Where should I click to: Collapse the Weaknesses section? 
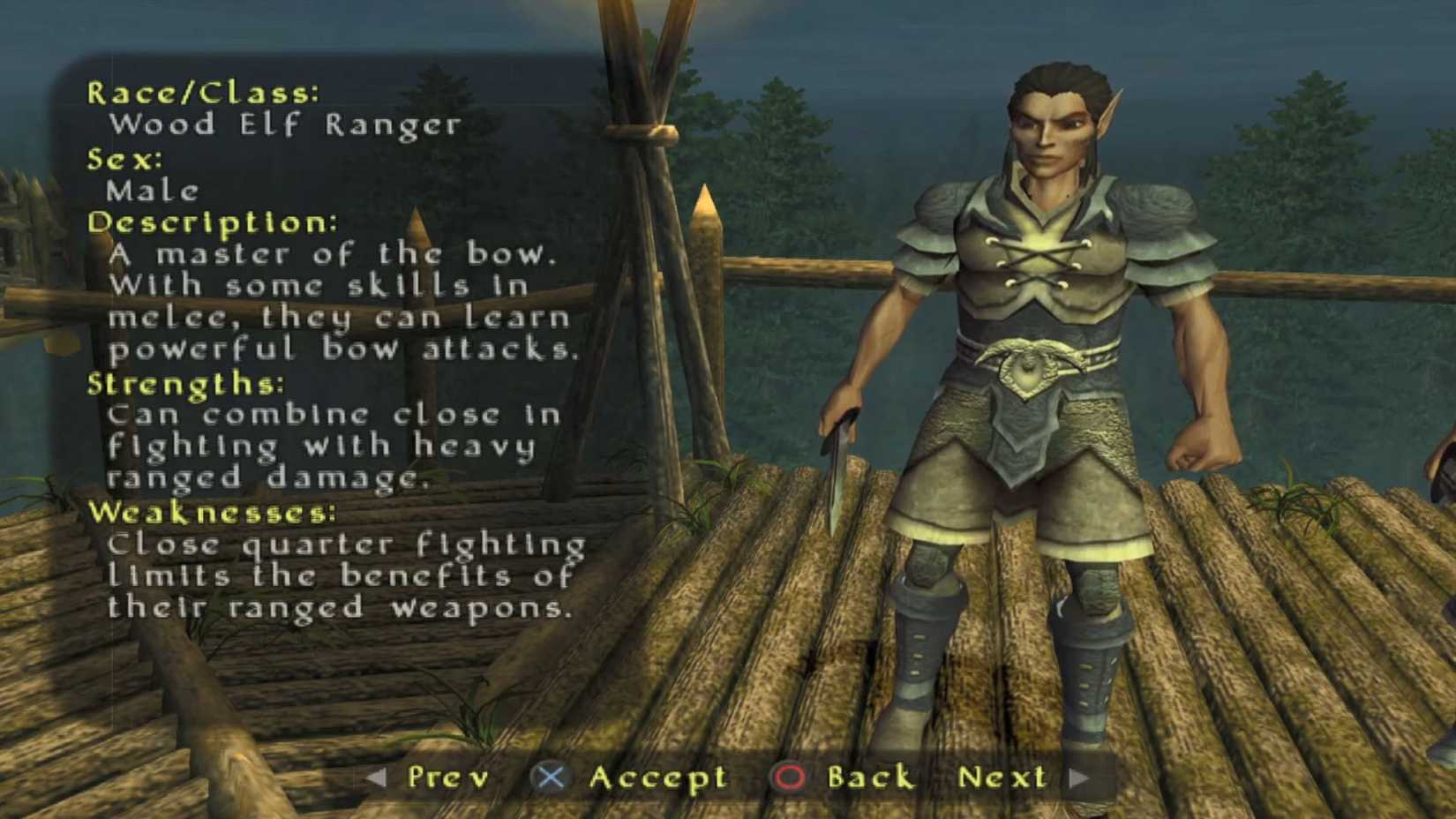click(212, 512)
